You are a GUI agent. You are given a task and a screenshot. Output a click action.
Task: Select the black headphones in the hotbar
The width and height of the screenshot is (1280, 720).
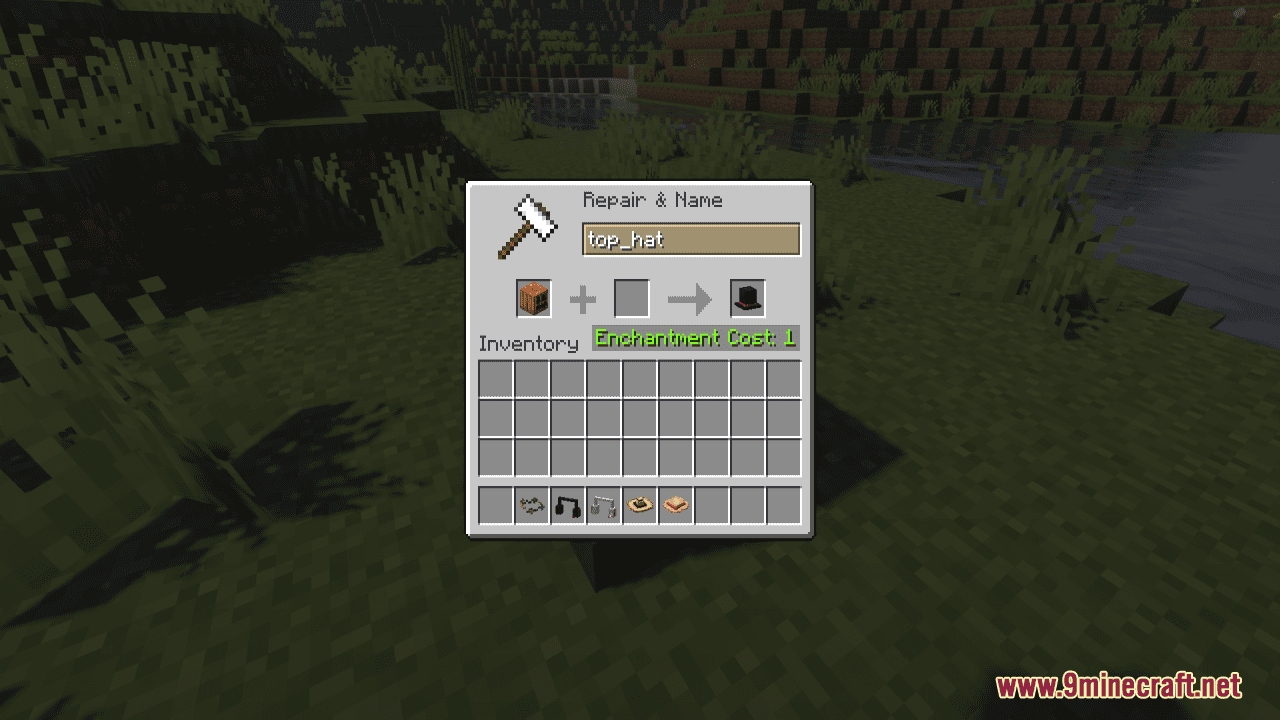point(567,505)
